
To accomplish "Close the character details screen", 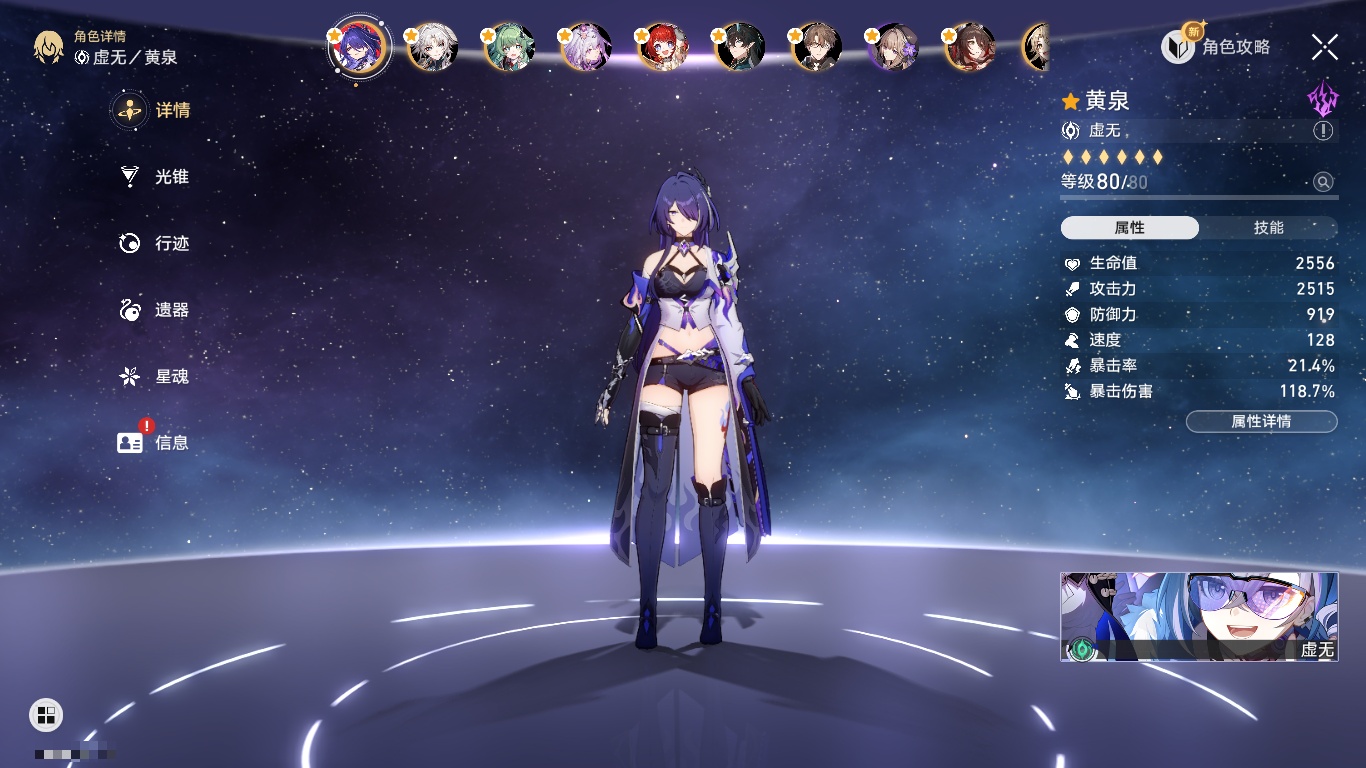I will 1324,47.
